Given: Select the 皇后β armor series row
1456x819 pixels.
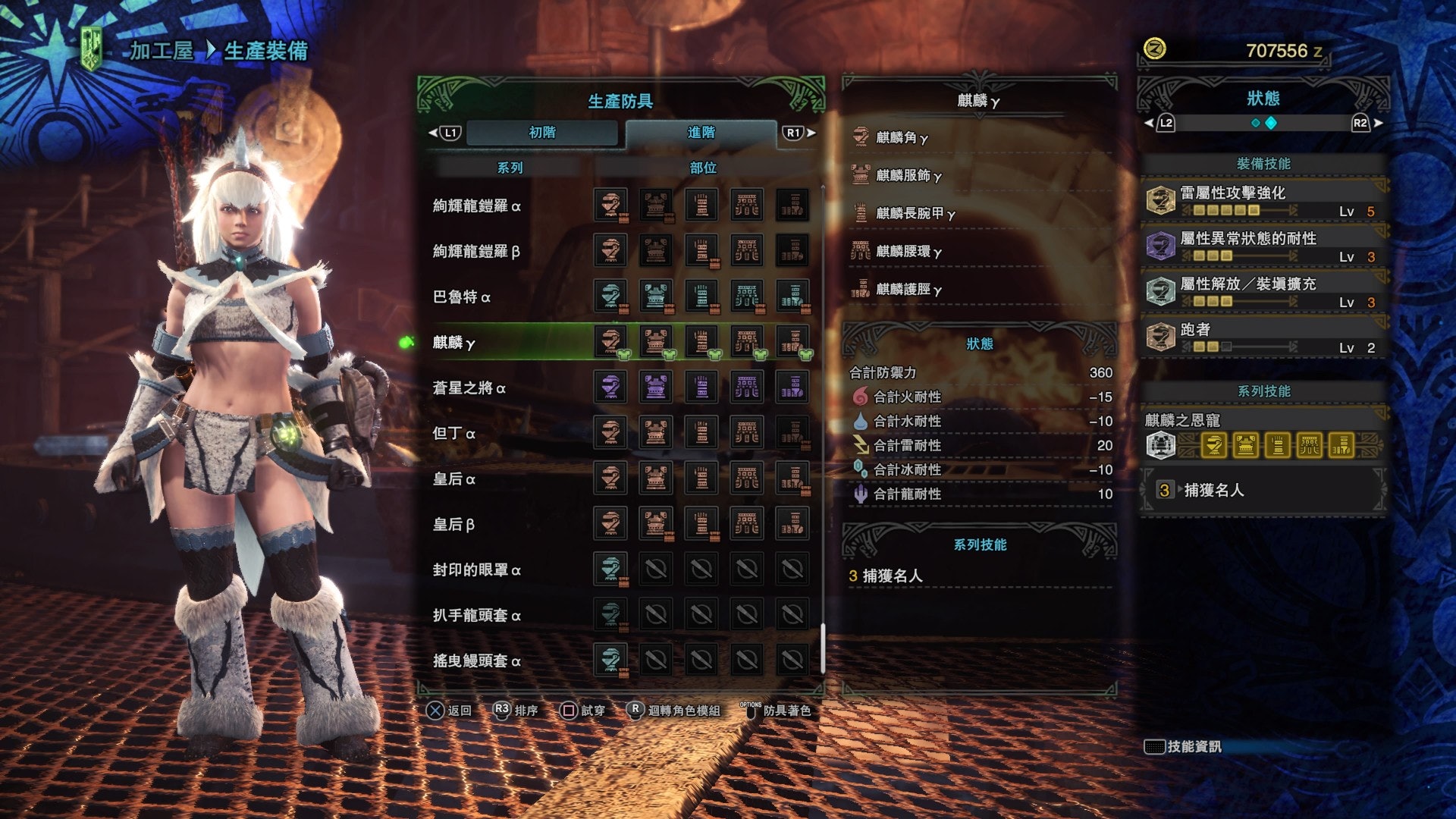Looking at the screenshot, I should (x=453, y=525).
